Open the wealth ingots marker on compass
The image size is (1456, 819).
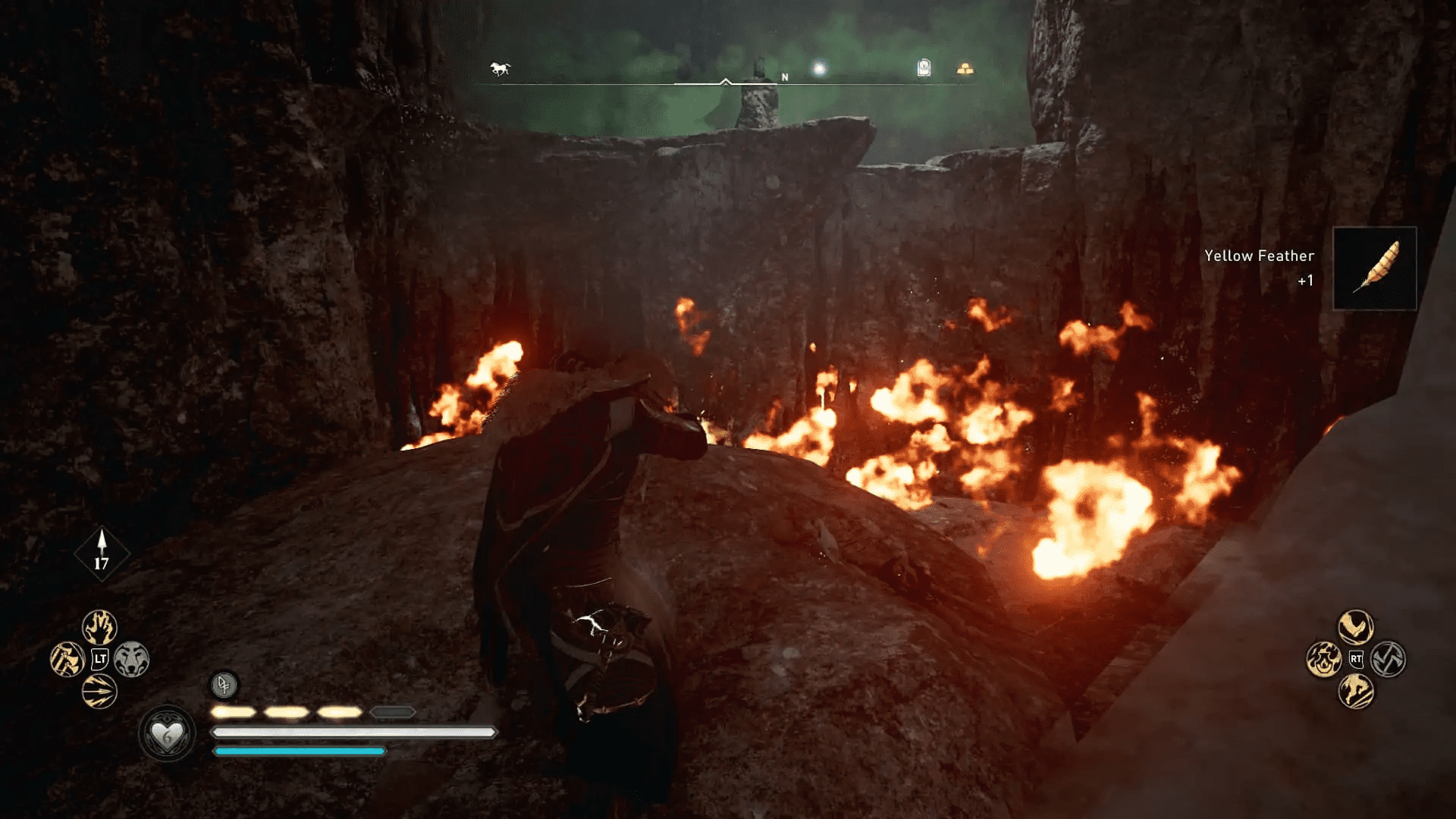(x=962, y=67)
